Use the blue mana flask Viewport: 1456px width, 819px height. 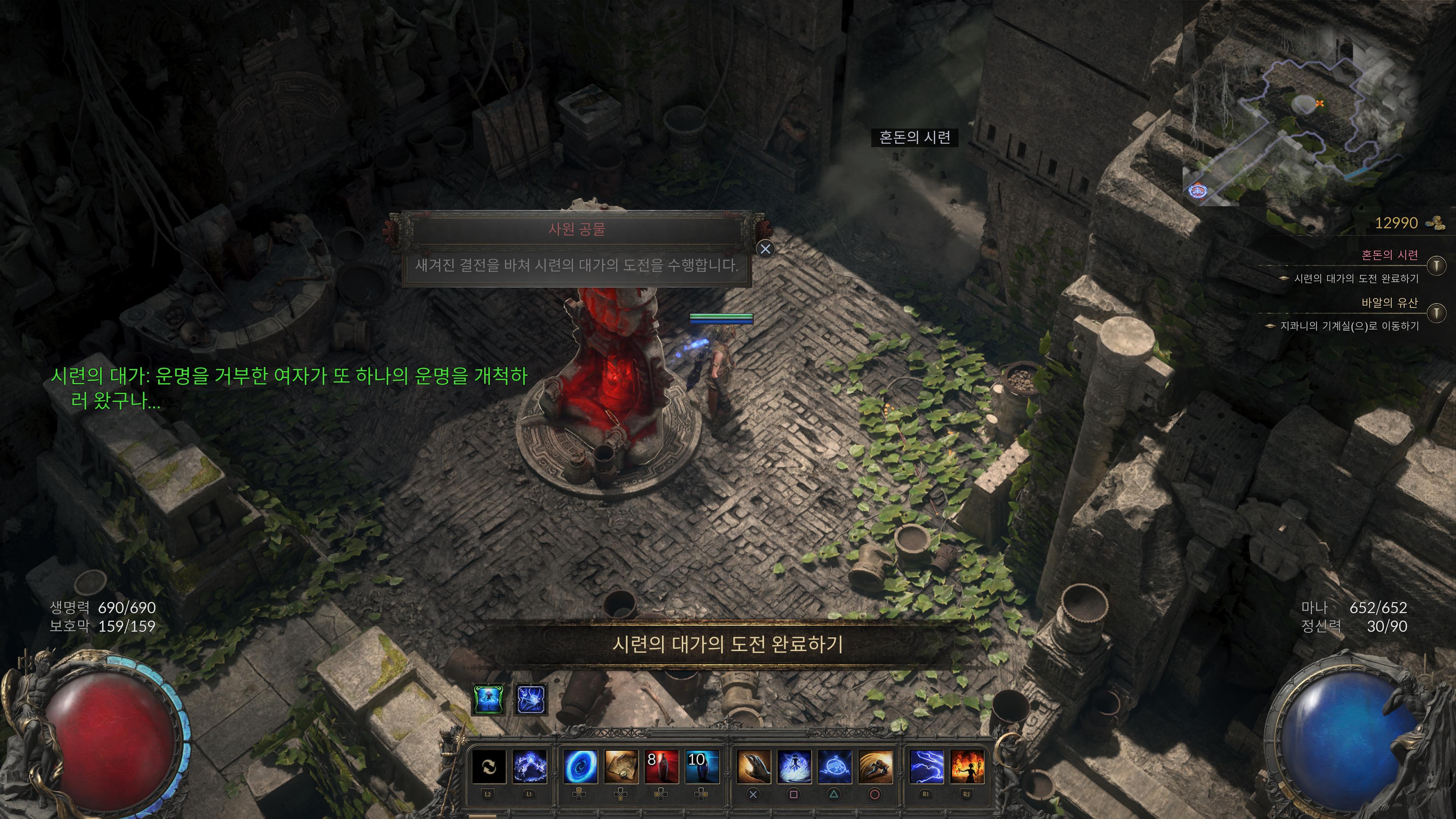[701, 766]
